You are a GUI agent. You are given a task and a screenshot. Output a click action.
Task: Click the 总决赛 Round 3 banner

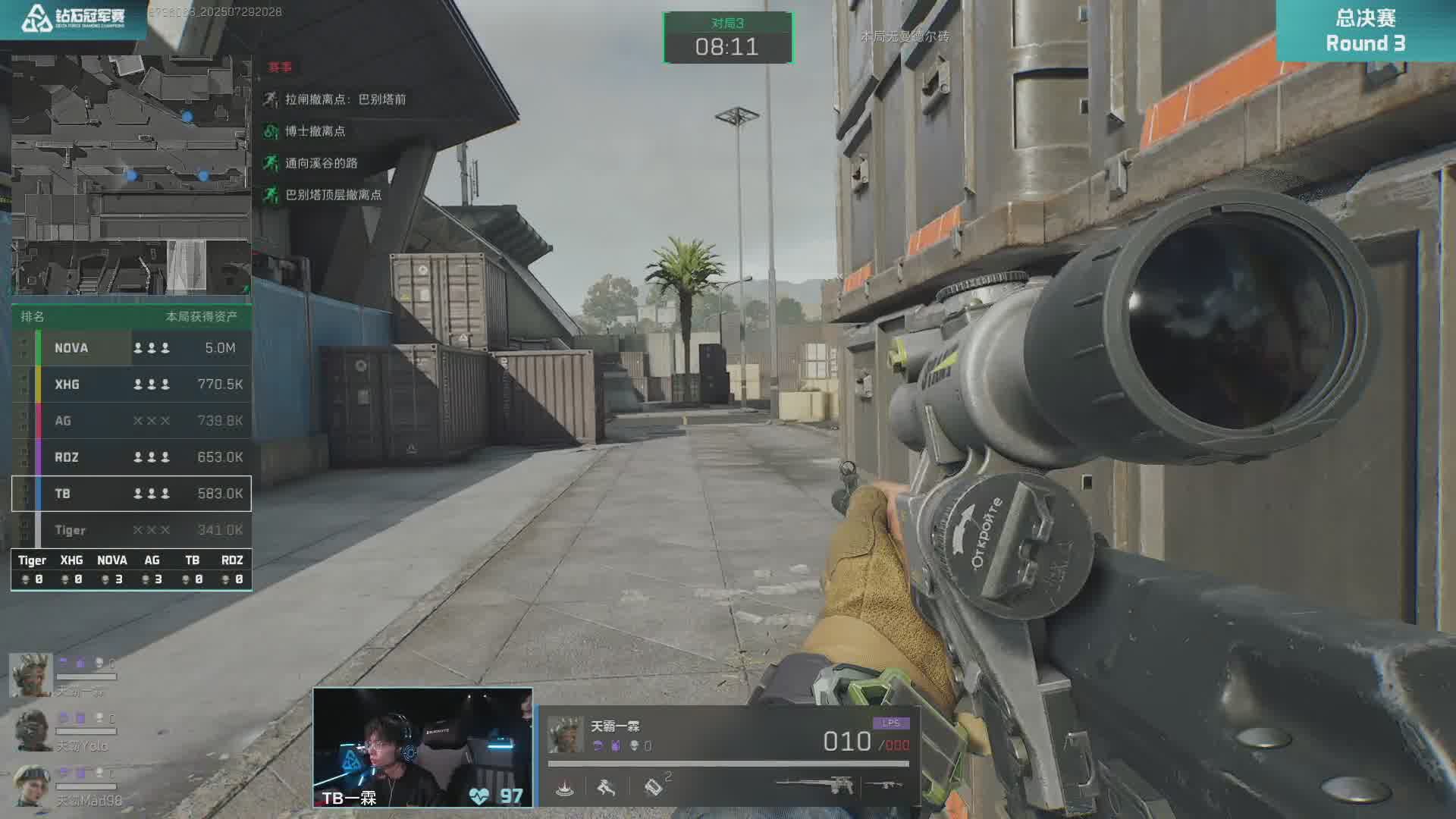[x=1365, y=30]
